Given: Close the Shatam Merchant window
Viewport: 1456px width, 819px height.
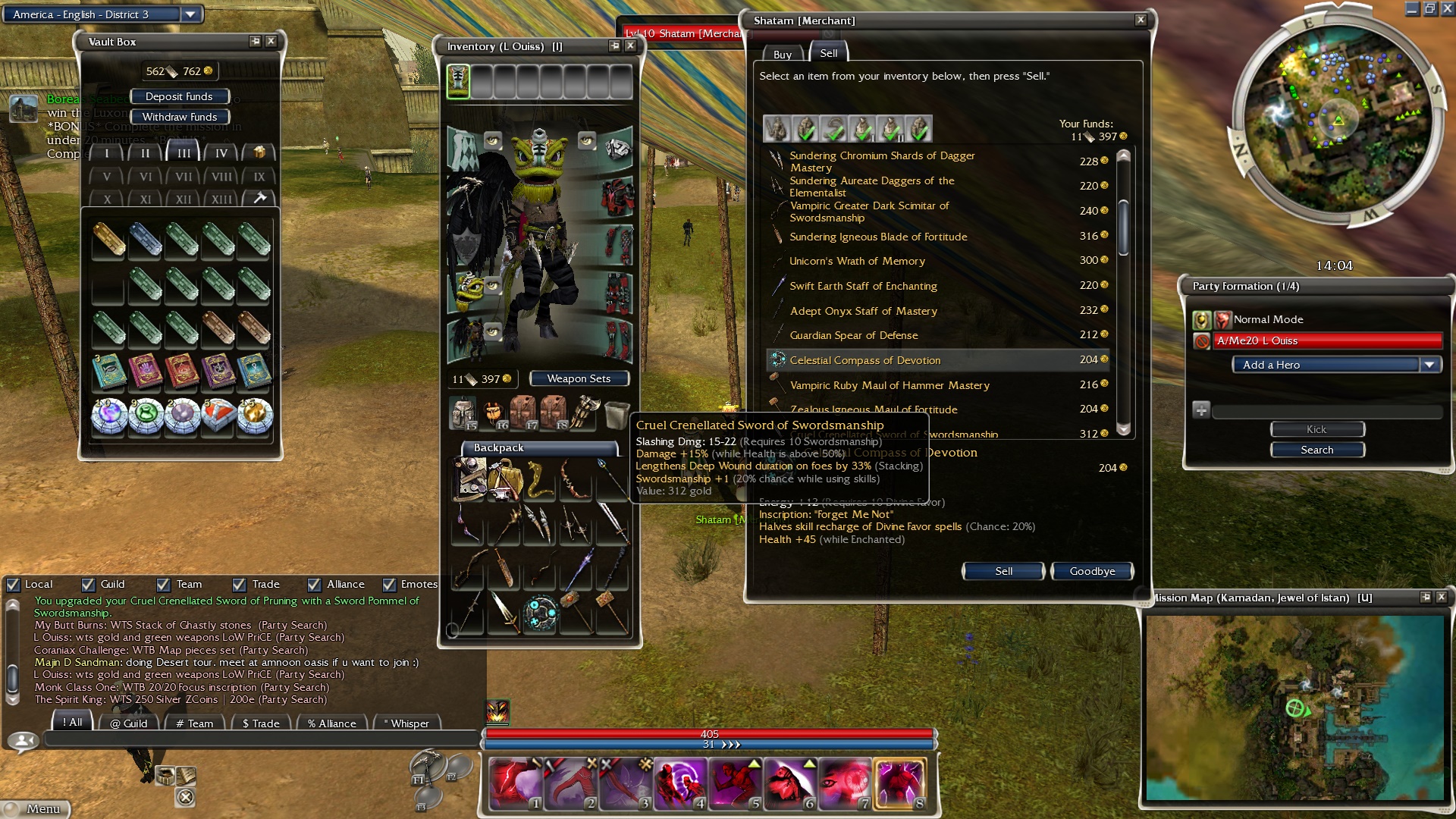Looking at the screenshot, I should tap(1141, 20).
